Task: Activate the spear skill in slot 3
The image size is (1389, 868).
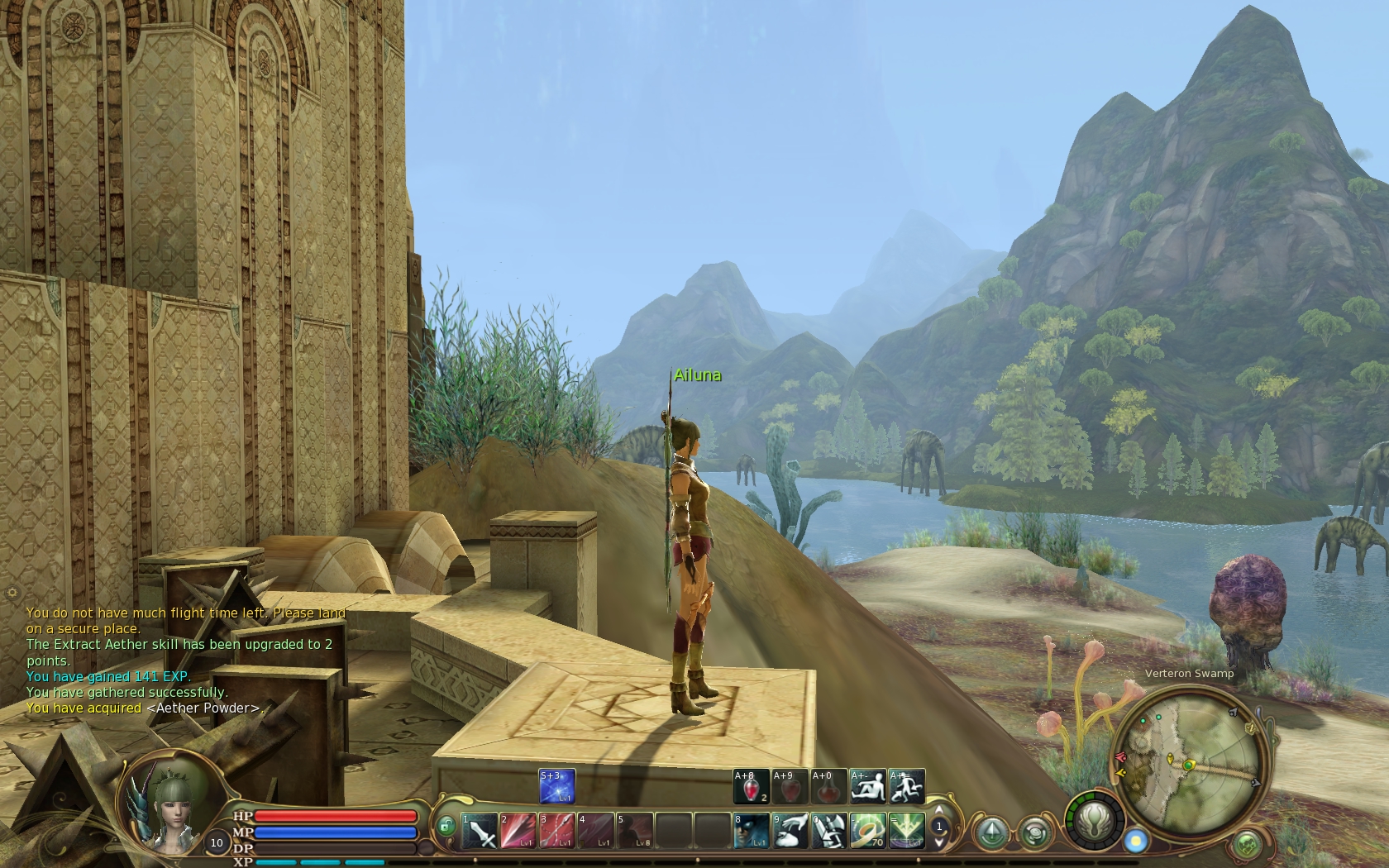Action: coord(556,831)
